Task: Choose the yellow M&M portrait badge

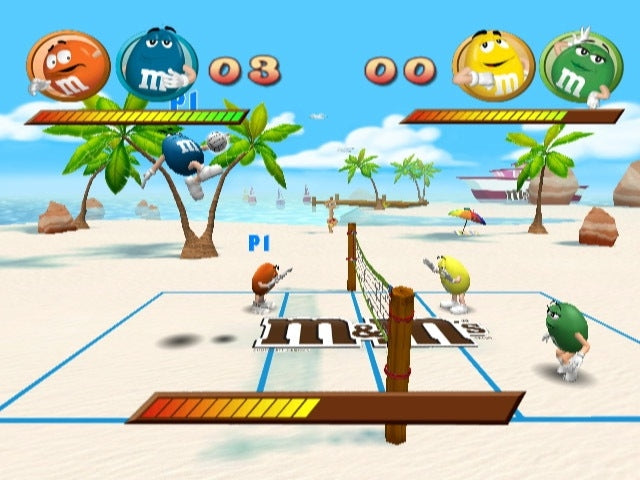Action: pos(492,65)
